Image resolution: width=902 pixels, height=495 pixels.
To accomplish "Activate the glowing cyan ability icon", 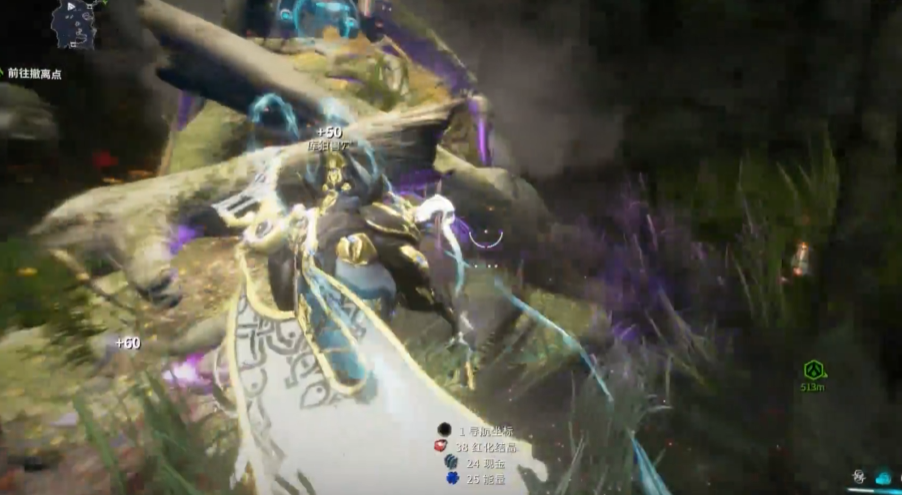I will pos(883,479).
